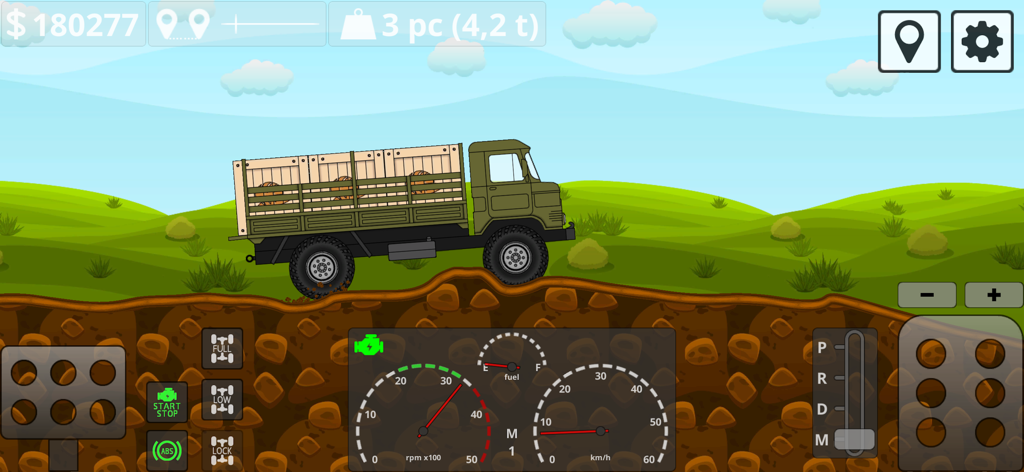Set gear selector to R

coord(823,378)
